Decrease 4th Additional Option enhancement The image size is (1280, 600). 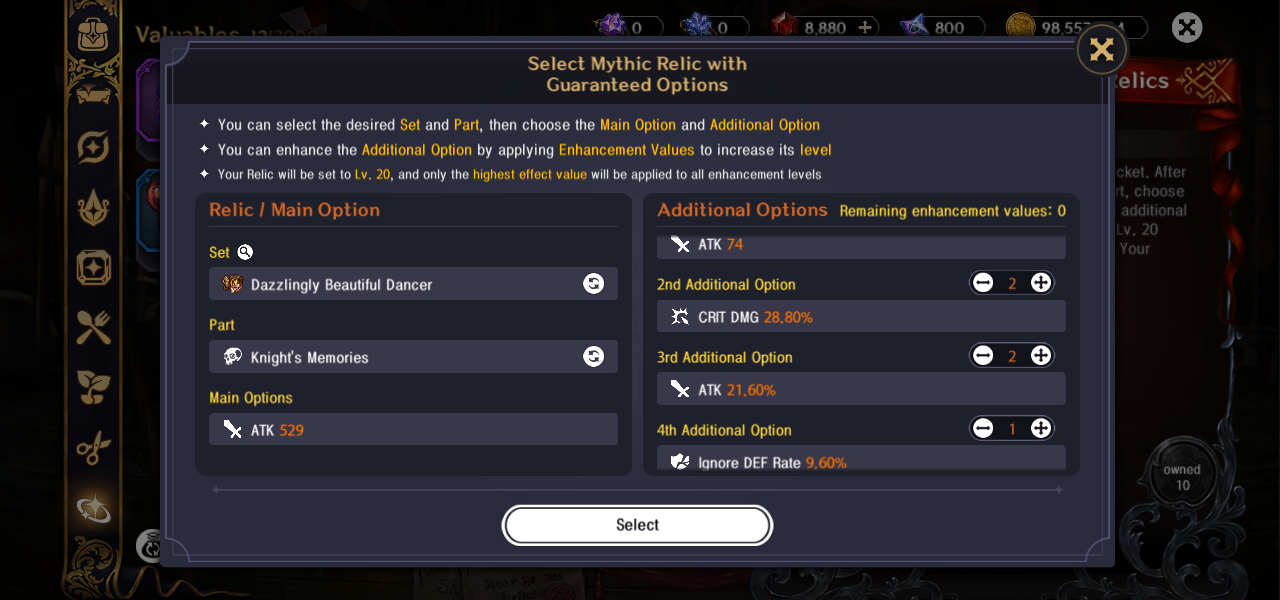click(983, 429)
